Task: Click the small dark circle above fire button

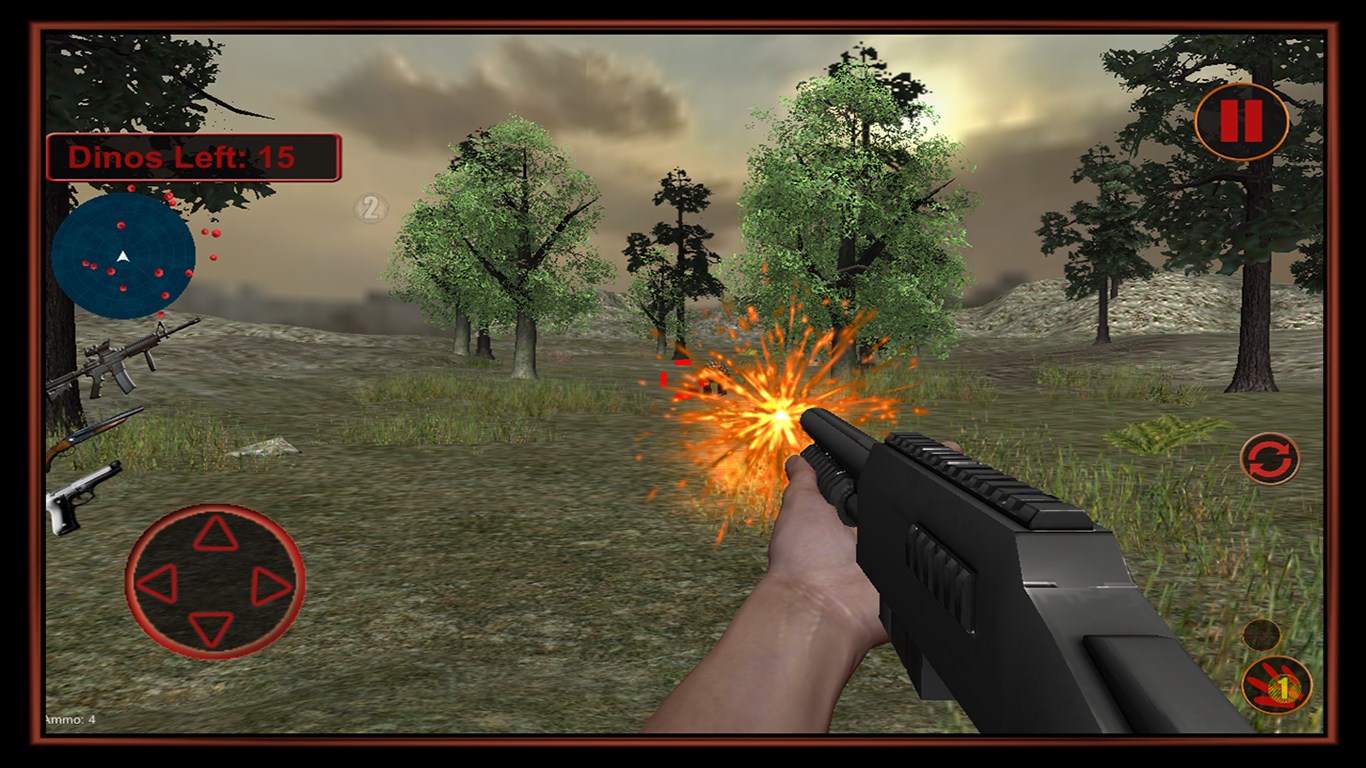Action: pos(1261,634)
